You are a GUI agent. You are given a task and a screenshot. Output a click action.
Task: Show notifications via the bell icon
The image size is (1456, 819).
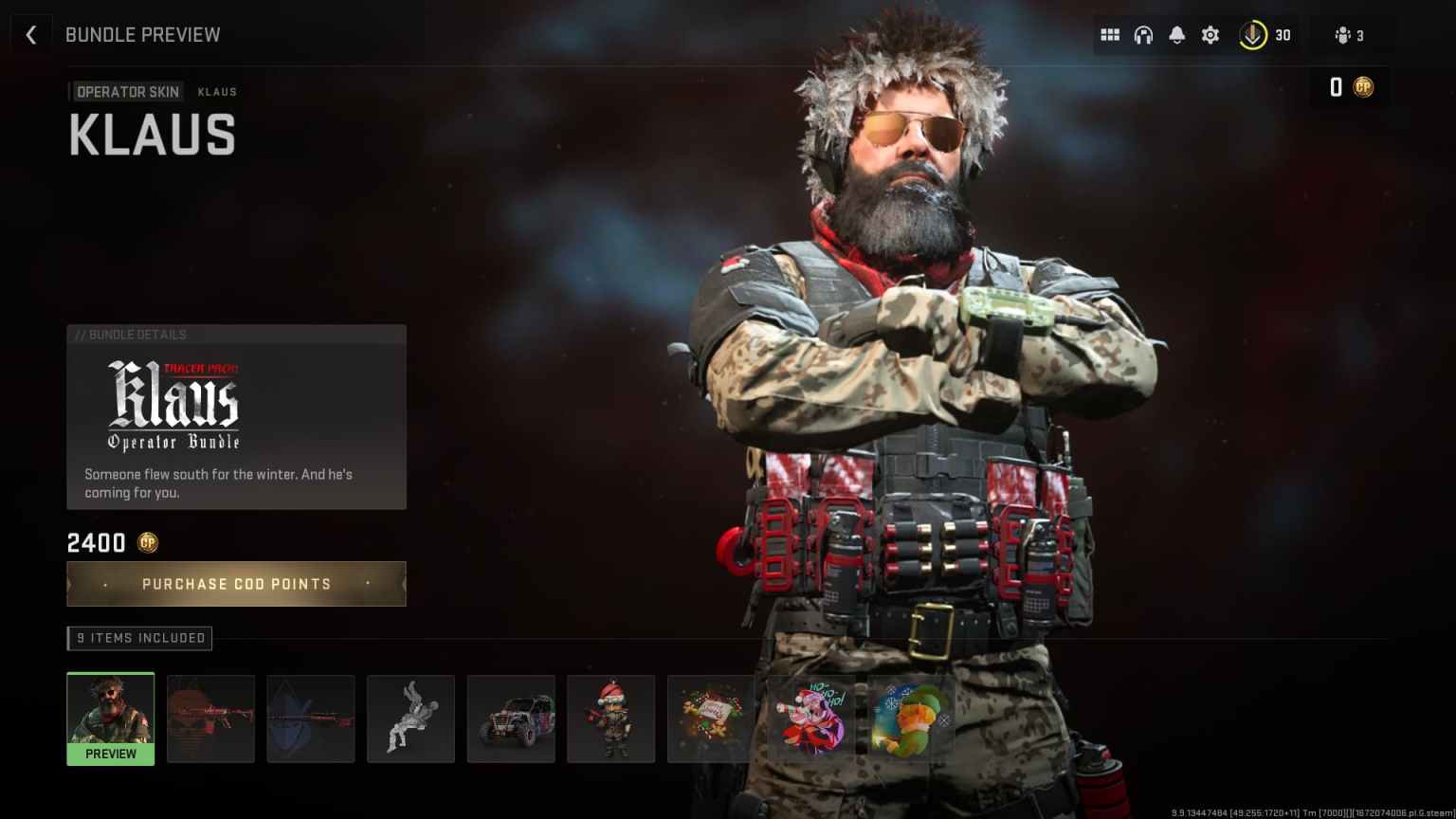[1176, 35]
